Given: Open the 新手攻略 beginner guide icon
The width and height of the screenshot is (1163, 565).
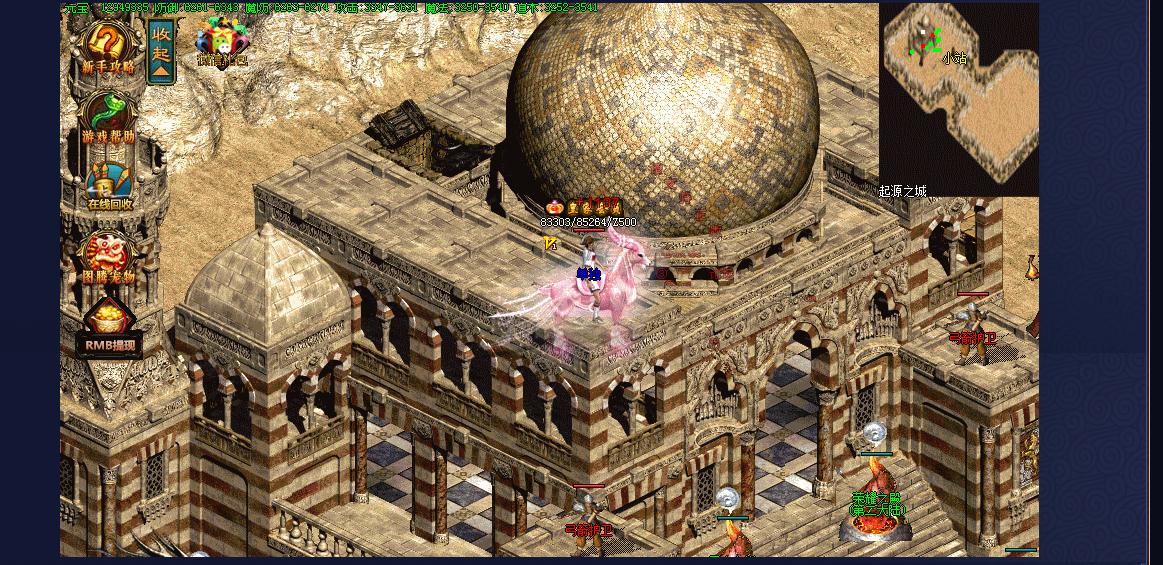Looking at the screenshot, I should 107,48.
